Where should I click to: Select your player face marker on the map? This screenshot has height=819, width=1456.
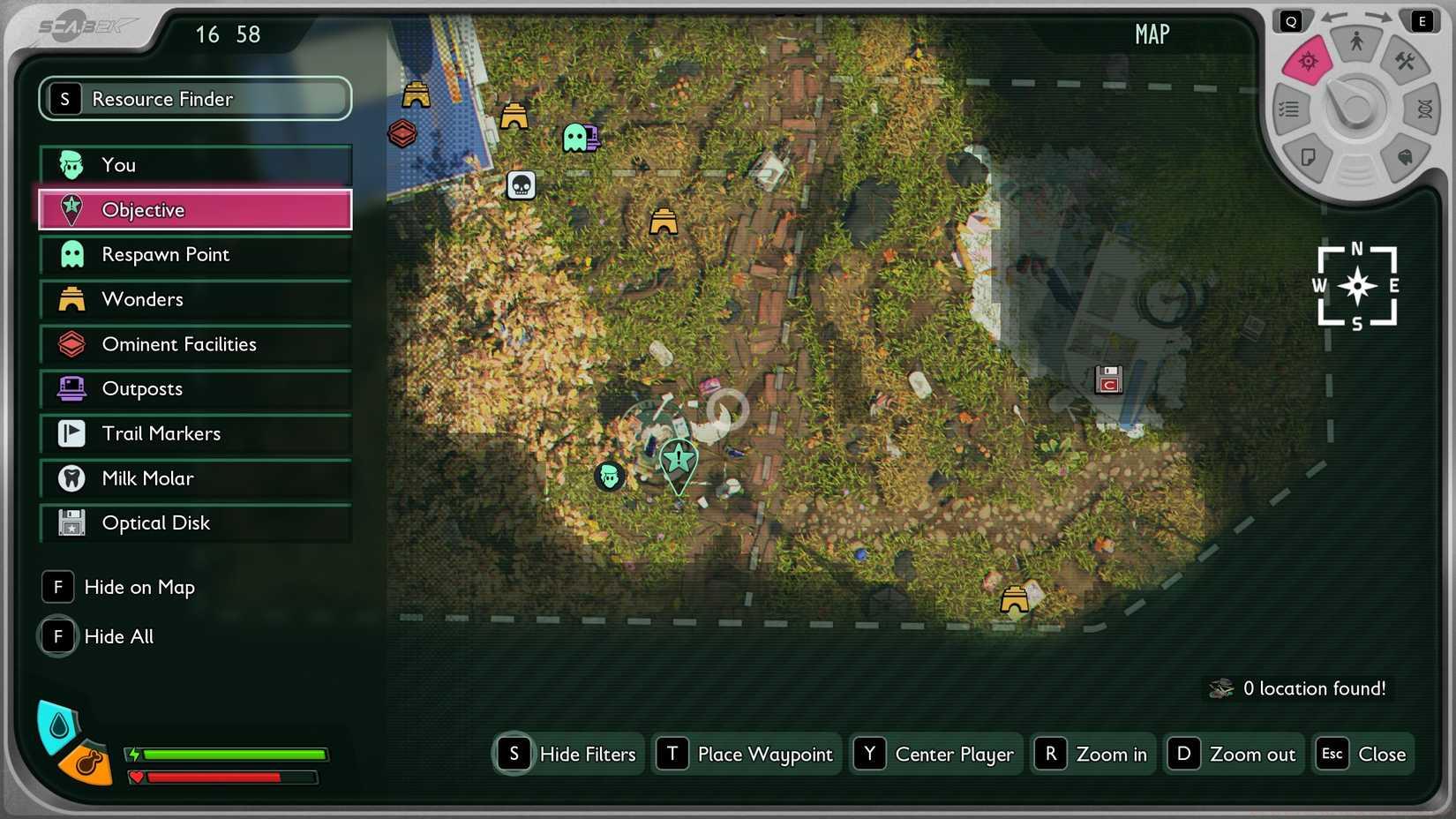click(x=610, y=477)
